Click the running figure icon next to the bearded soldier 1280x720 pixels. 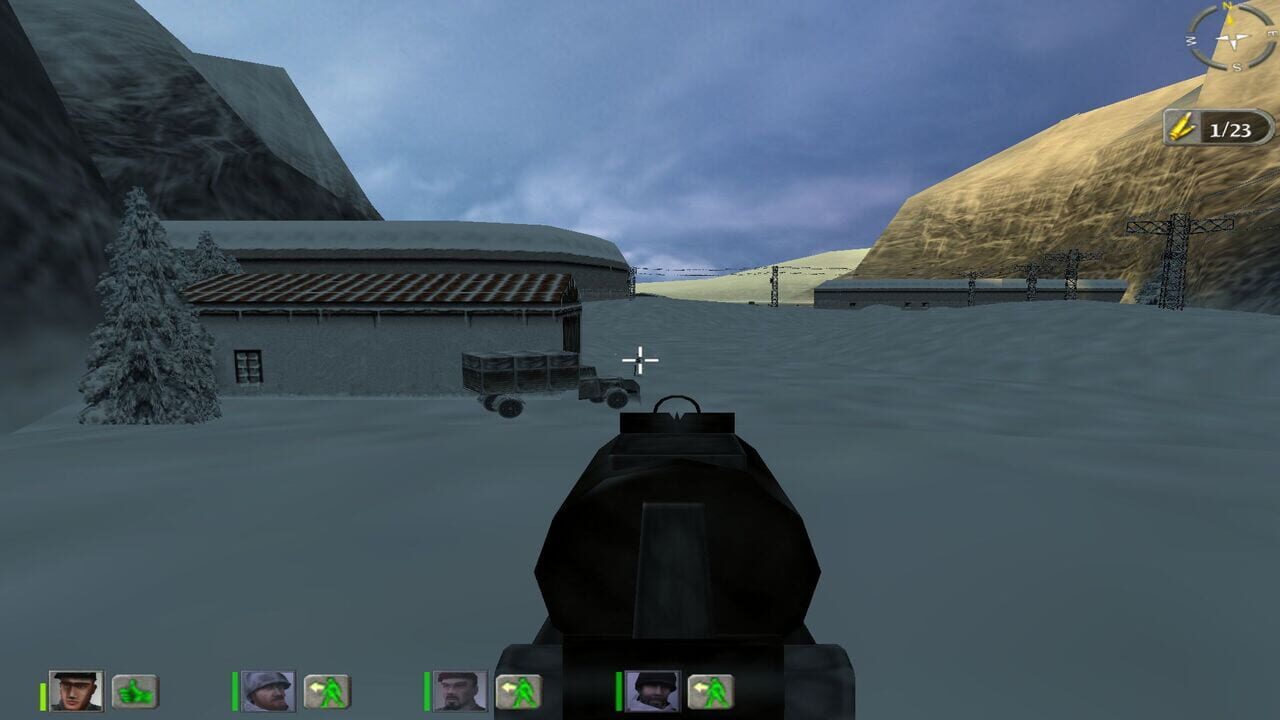[519, 690]
